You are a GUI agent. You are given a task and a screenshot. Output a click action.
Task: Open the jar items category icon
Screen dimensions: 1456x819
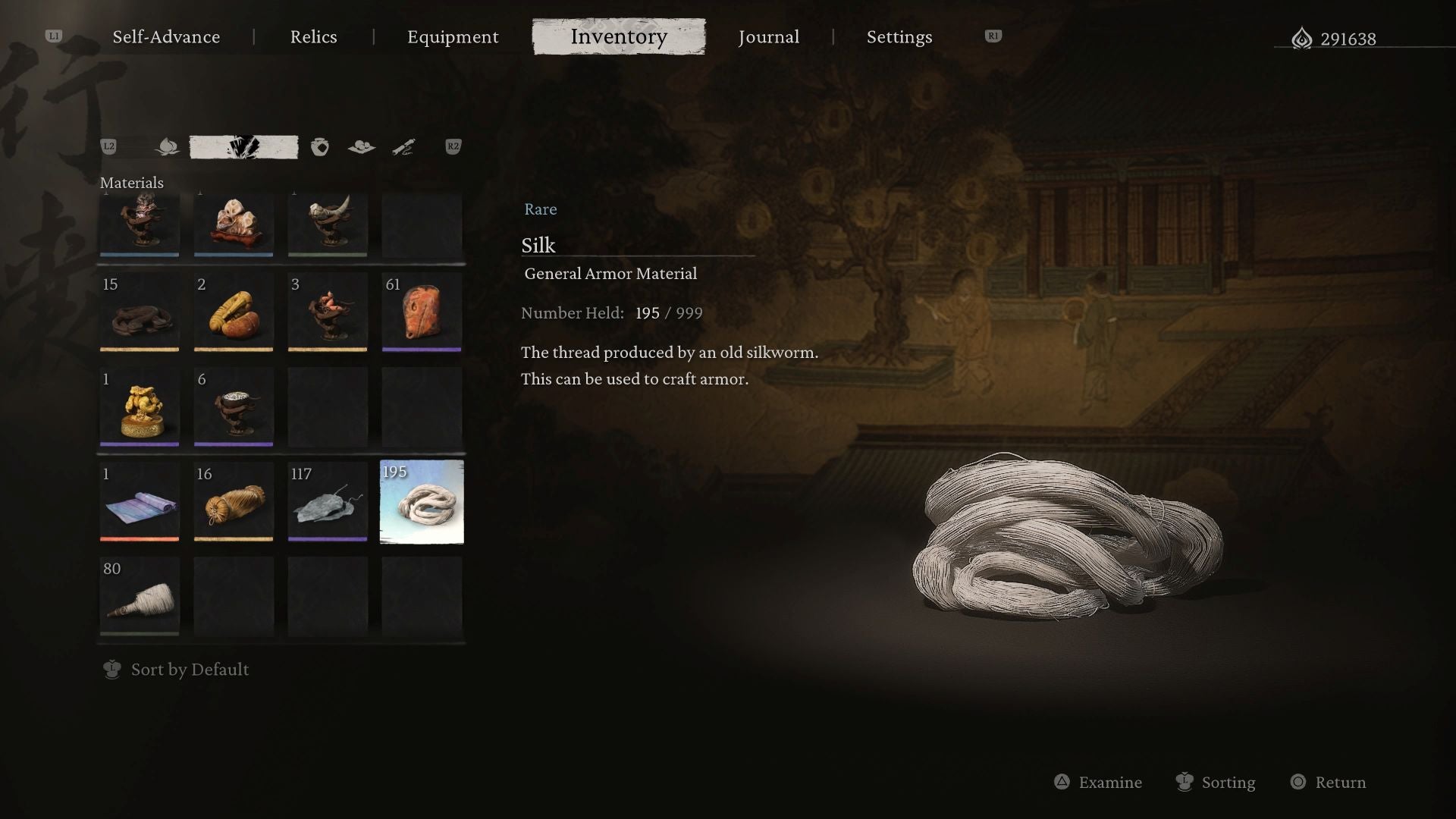(x=318, y=146)
